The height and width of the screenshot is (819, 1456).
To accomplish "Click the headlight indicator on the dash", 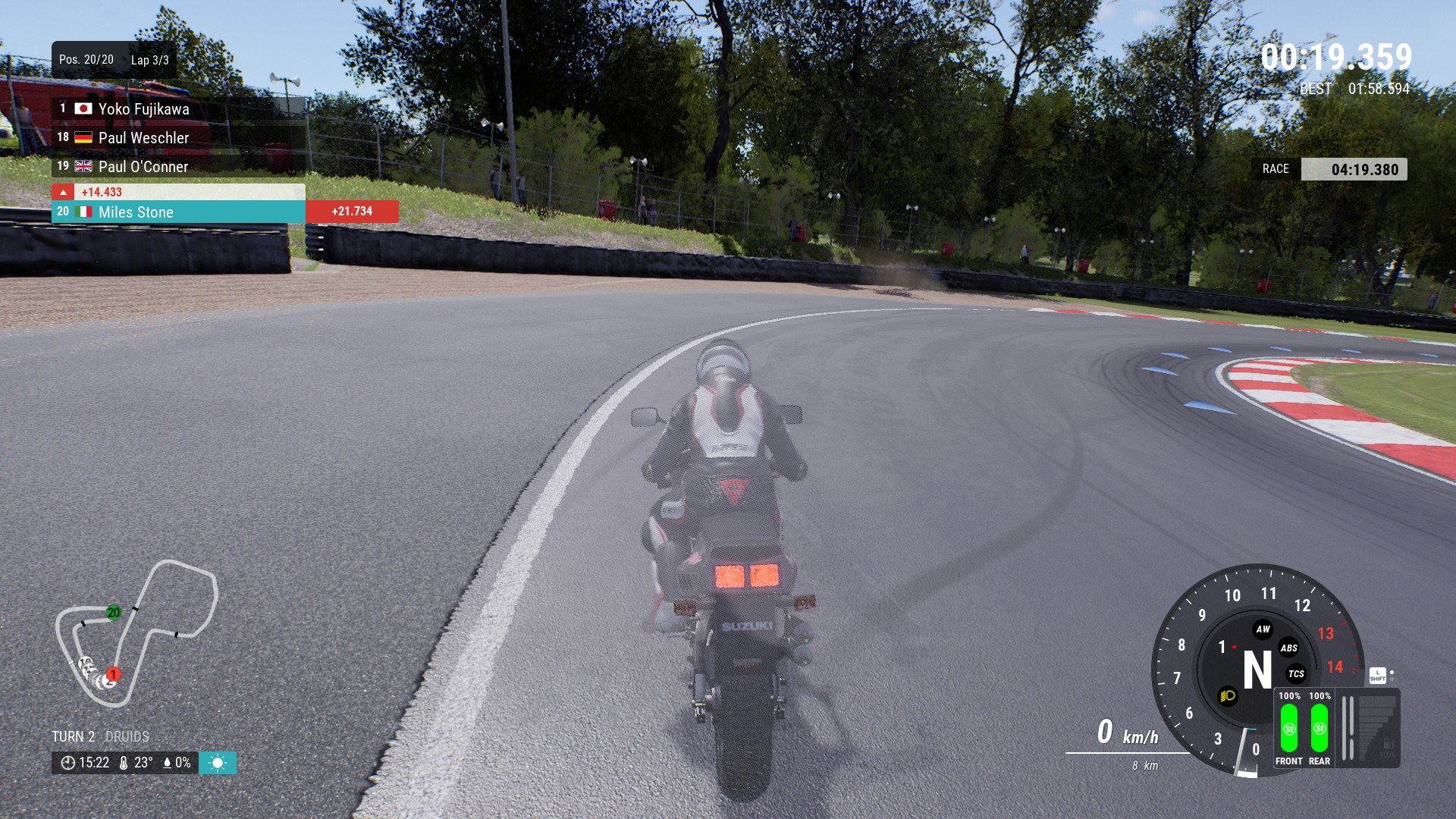I will click(1228, 695).
